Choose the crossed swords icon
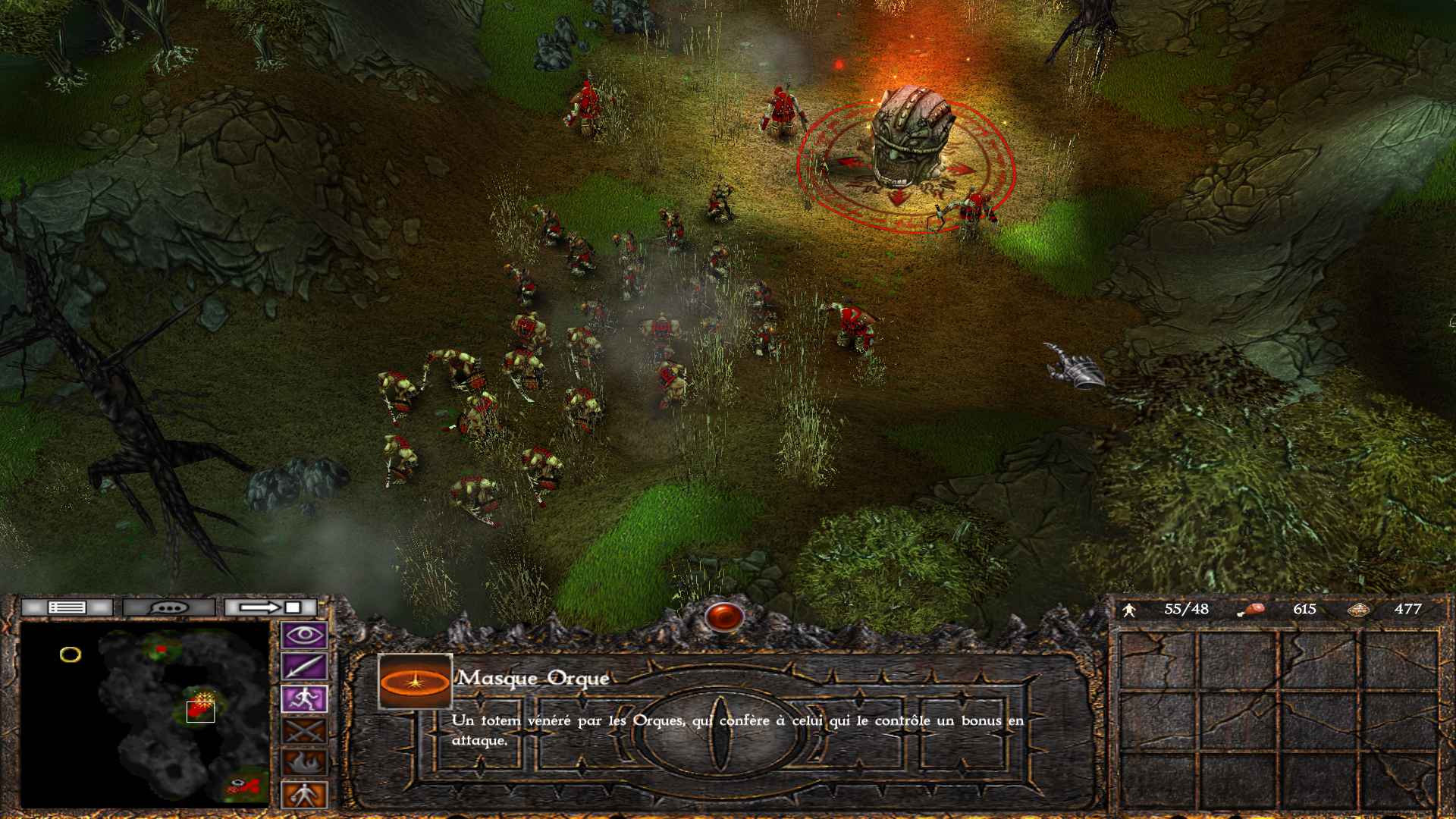This screenshot has width=1456, height=819. click(x=304, y=731)
